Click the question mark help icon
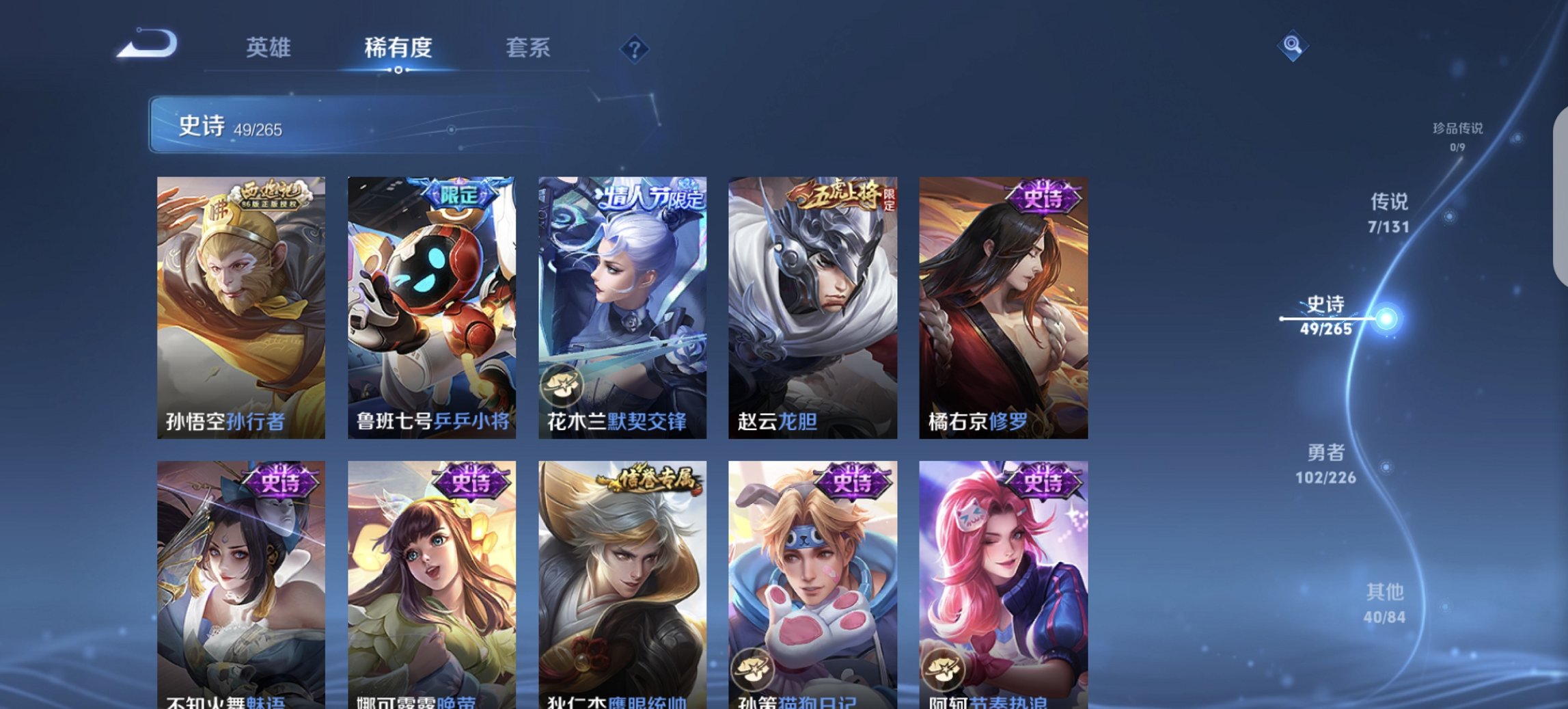The height and width of the screenshot is (709, 1568). (x=635, y=48)
